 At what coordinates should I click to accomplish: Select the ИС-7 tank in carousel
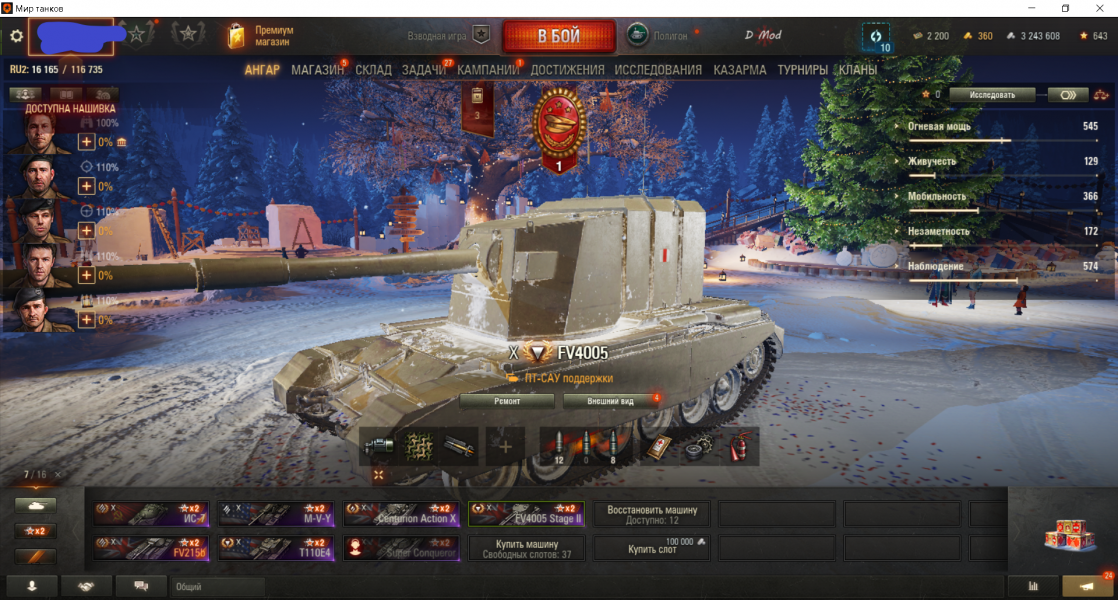(152, 514)
